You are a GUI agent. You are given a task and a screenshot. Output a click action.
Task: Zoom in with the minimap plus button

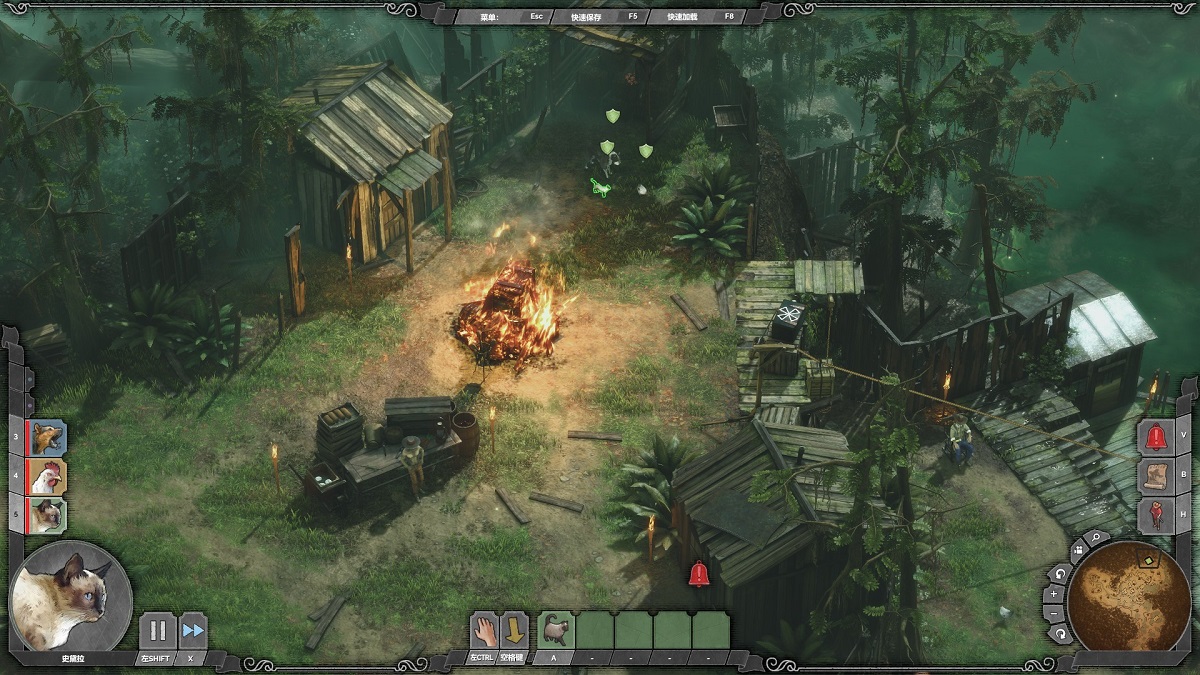(1054, 593)
